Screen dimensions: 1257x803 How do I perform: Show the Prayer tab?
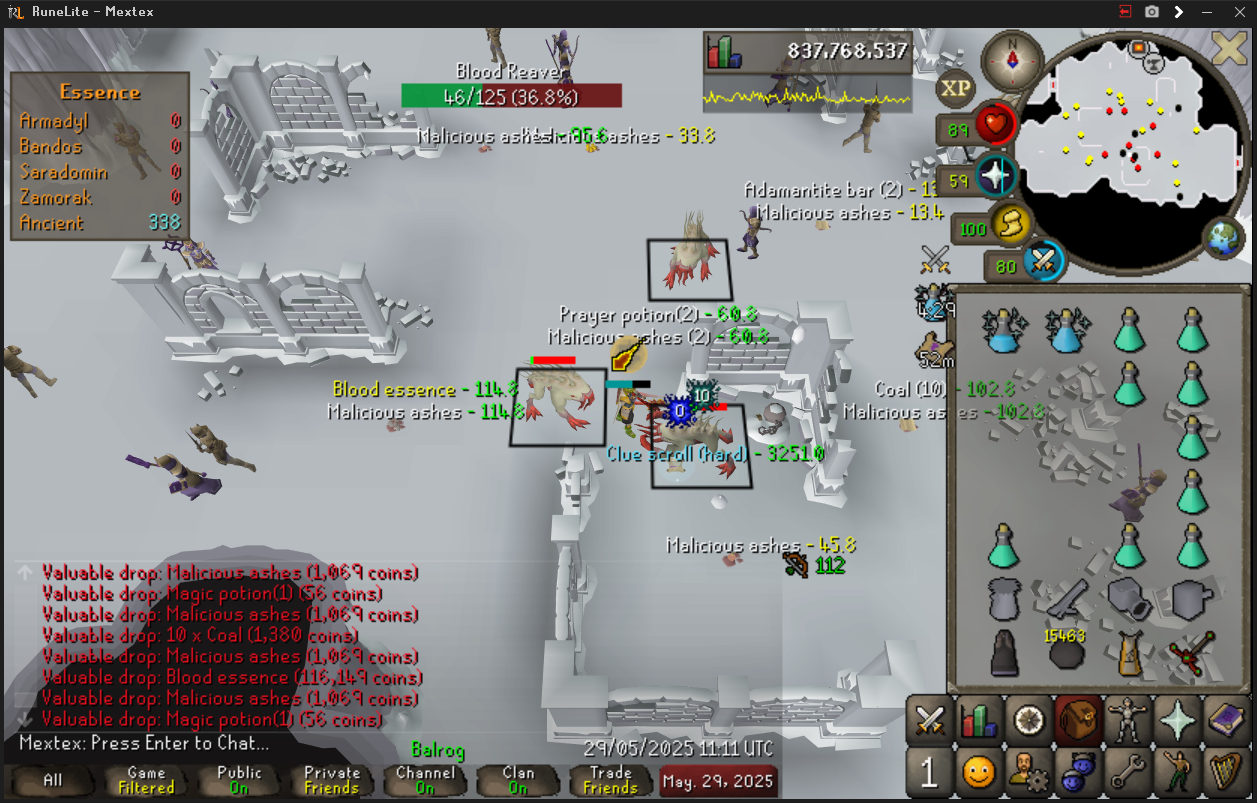pos(1177,720)
